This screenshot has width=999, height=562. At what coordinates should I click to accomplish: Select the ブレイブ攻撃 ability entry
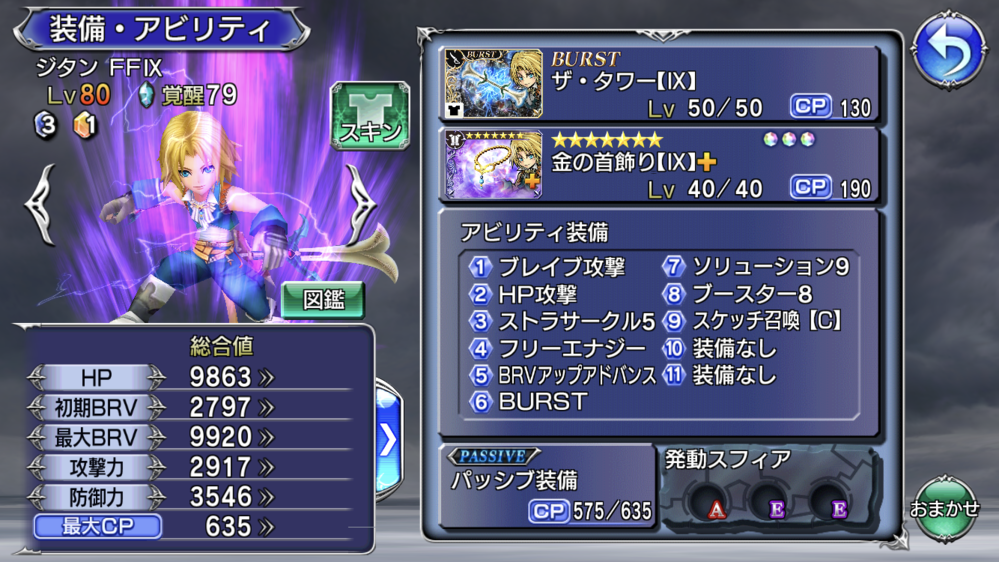coord(560,267)
